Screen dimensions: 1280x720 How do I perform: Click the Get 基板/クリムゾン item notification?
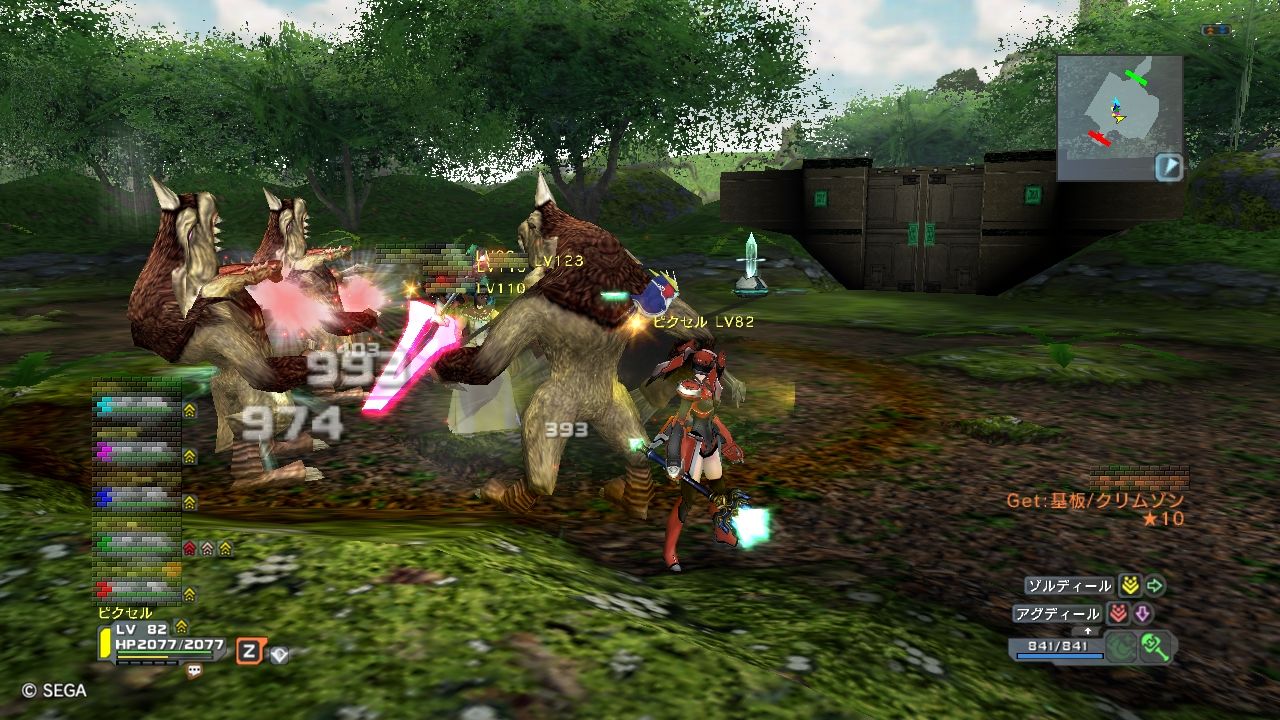[1095, 501]
